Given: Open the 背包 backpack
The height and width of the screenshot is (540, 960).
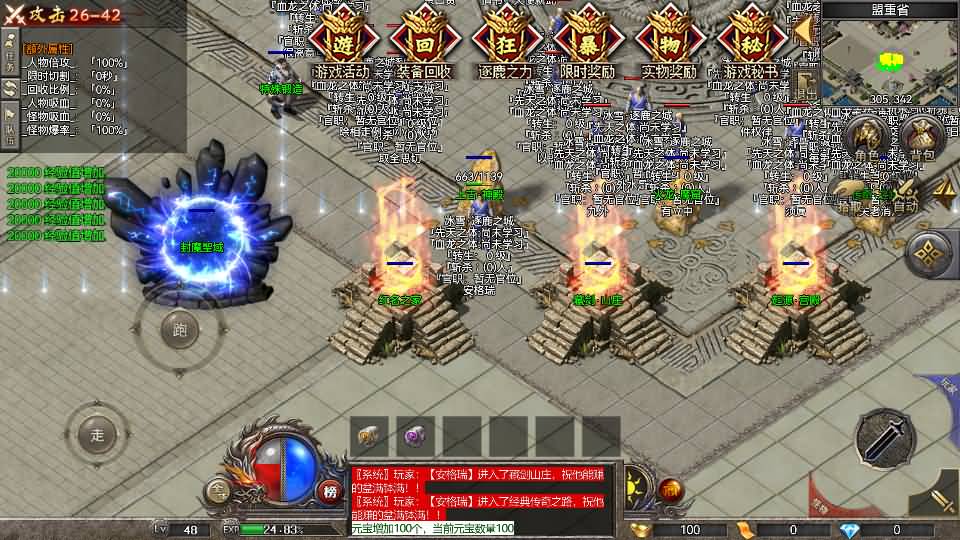Looking at the screenshot, I should (x=922, y=138).
